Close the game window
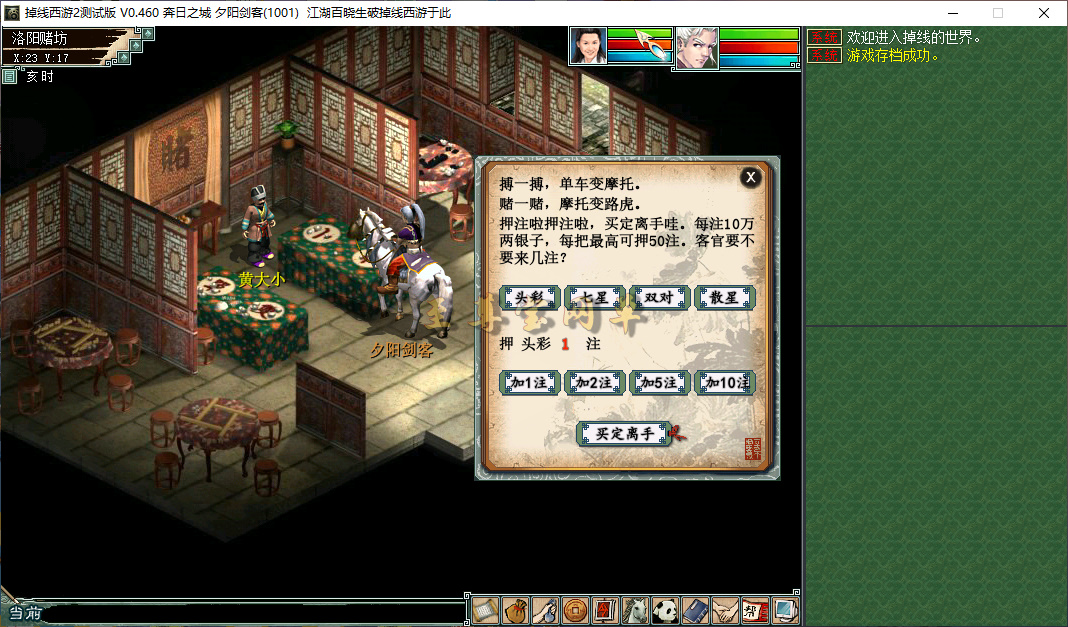The width and height of the screenshot is (1068, 627). pos(1044,13)
